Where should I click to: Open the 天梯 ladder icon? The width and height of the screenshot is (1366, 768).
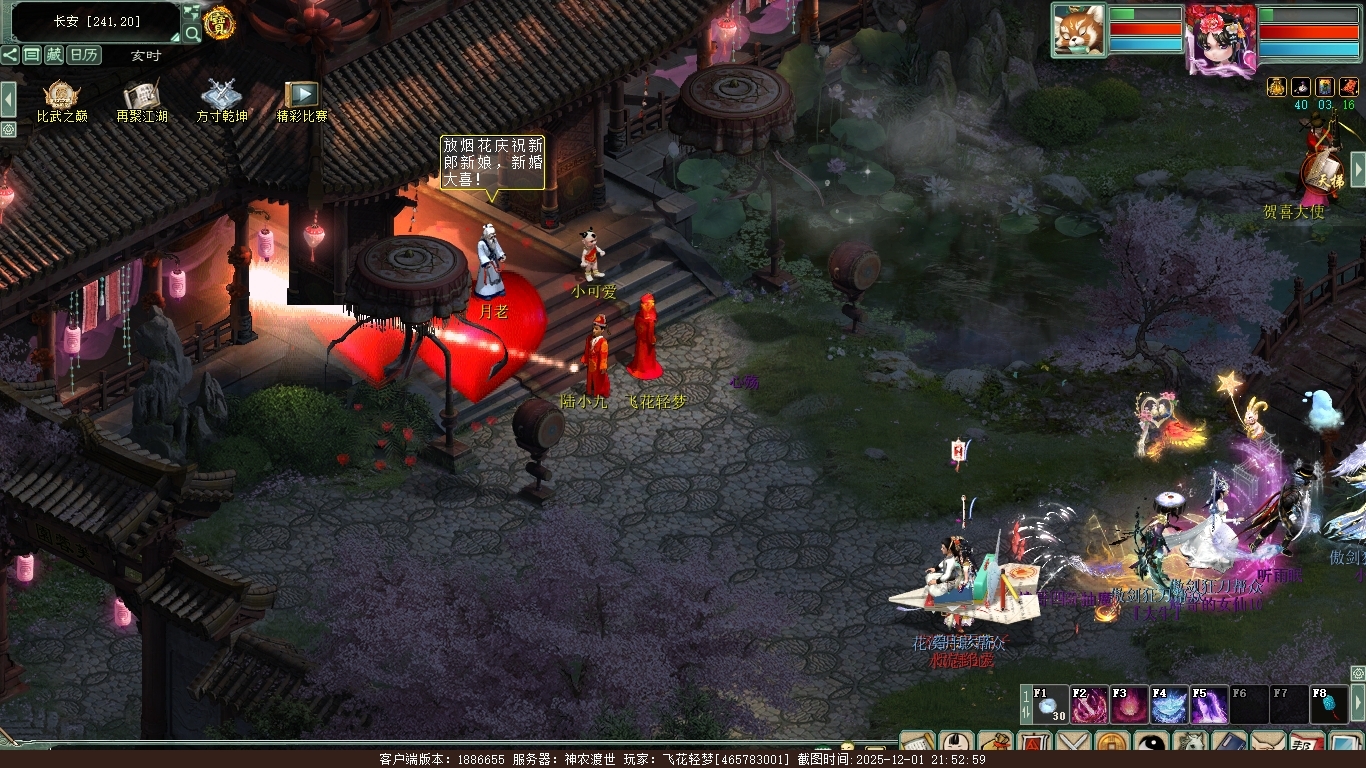pyautogui.click(x=1322, y=172)
